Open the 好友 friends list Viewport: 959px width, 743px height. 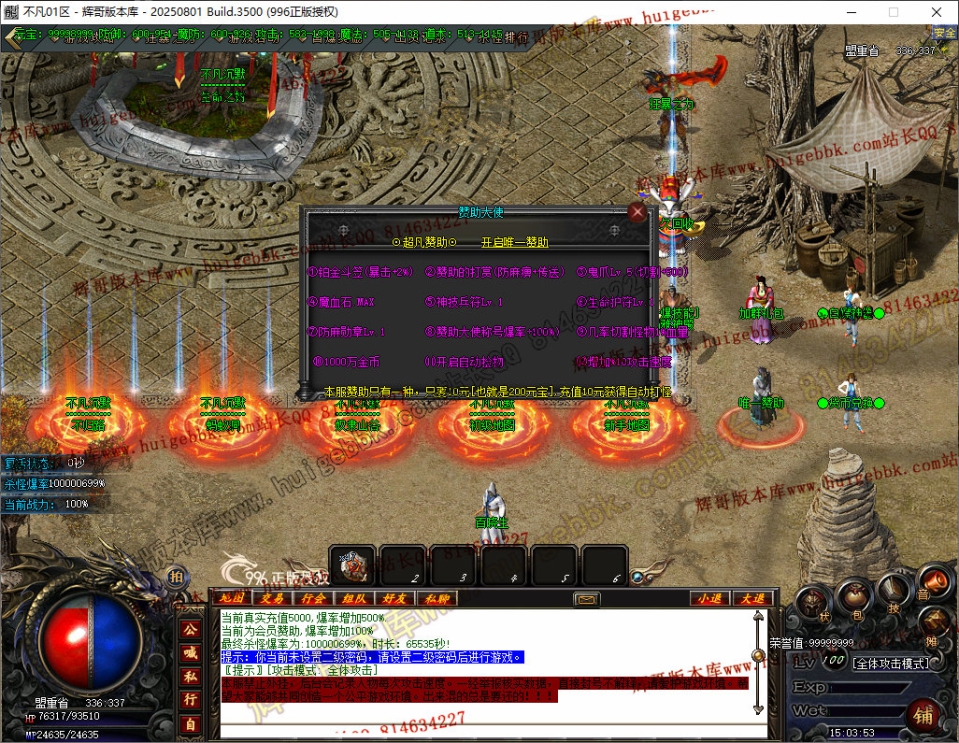click(395, 598)
